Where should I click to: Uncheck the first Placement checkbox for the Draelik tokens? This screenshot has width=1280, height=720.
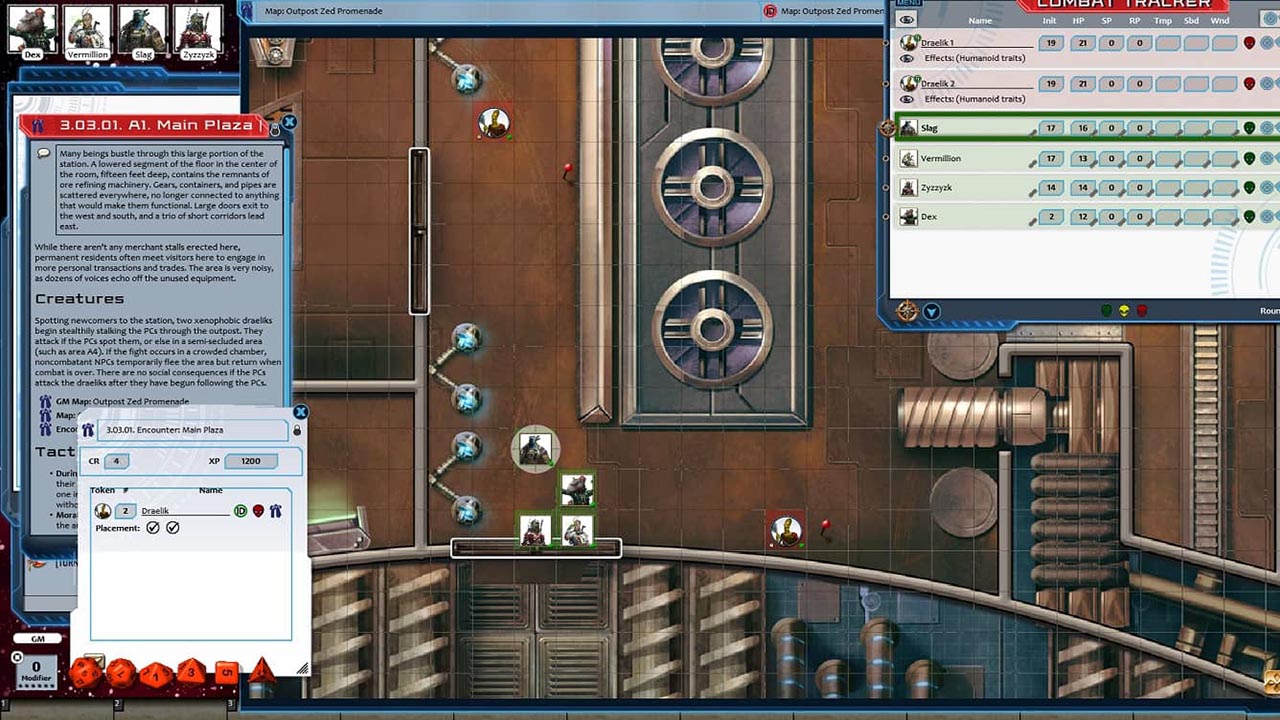(x=152, y=528)
